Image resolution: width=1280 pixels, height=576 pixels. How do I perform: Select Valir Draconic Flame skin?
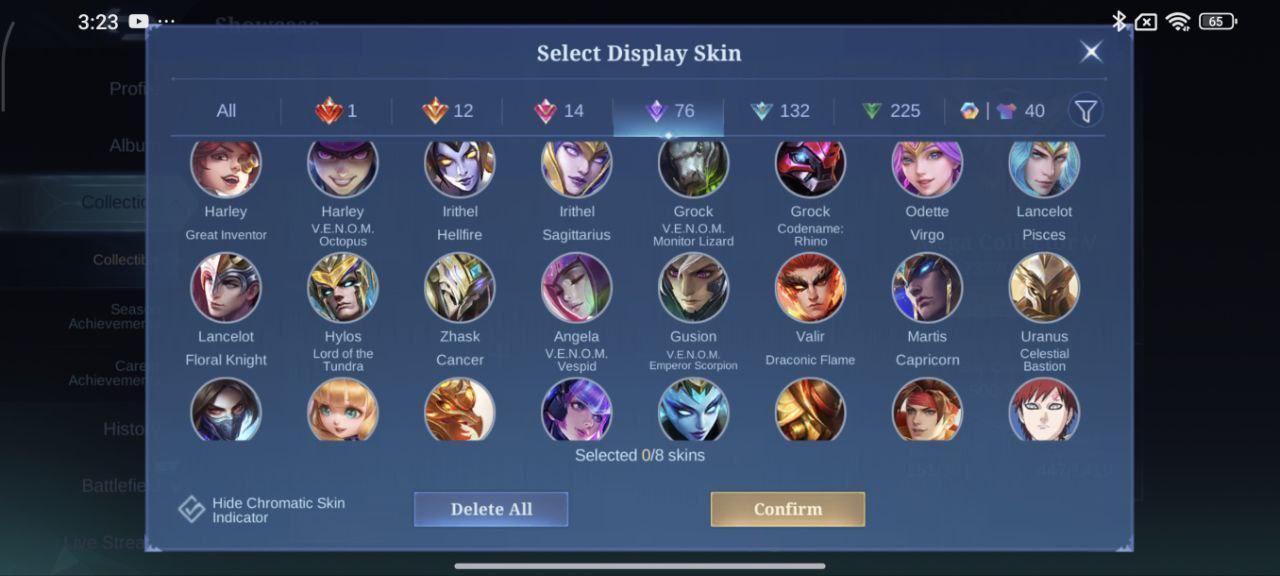click(x=810, y=288)
